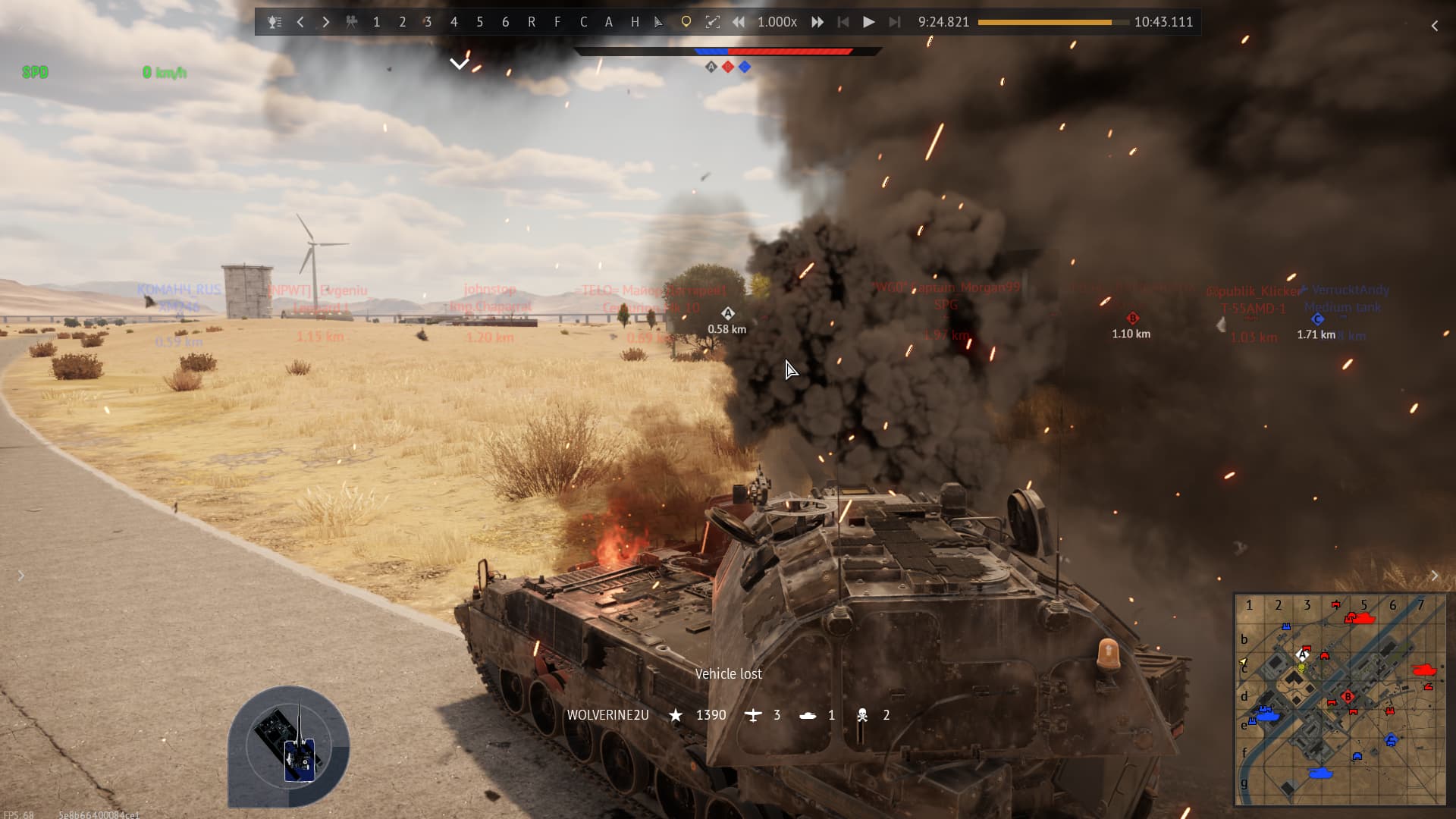Play the replay
This screenshot has height=819, width=1456.
coord(869,22)
